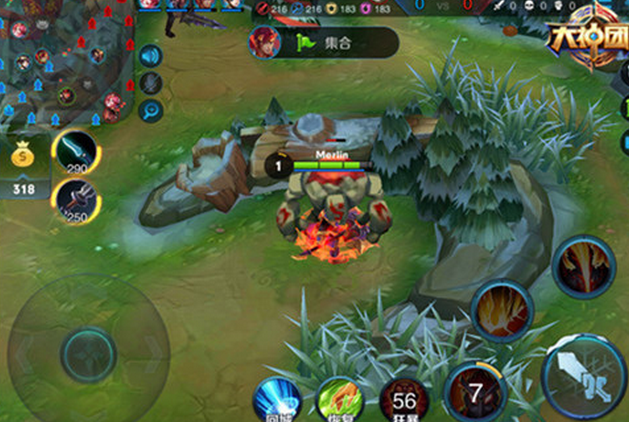Open the minimap
Screen dimensions: 629x422
pyautogui.click(x=66, y=60)
